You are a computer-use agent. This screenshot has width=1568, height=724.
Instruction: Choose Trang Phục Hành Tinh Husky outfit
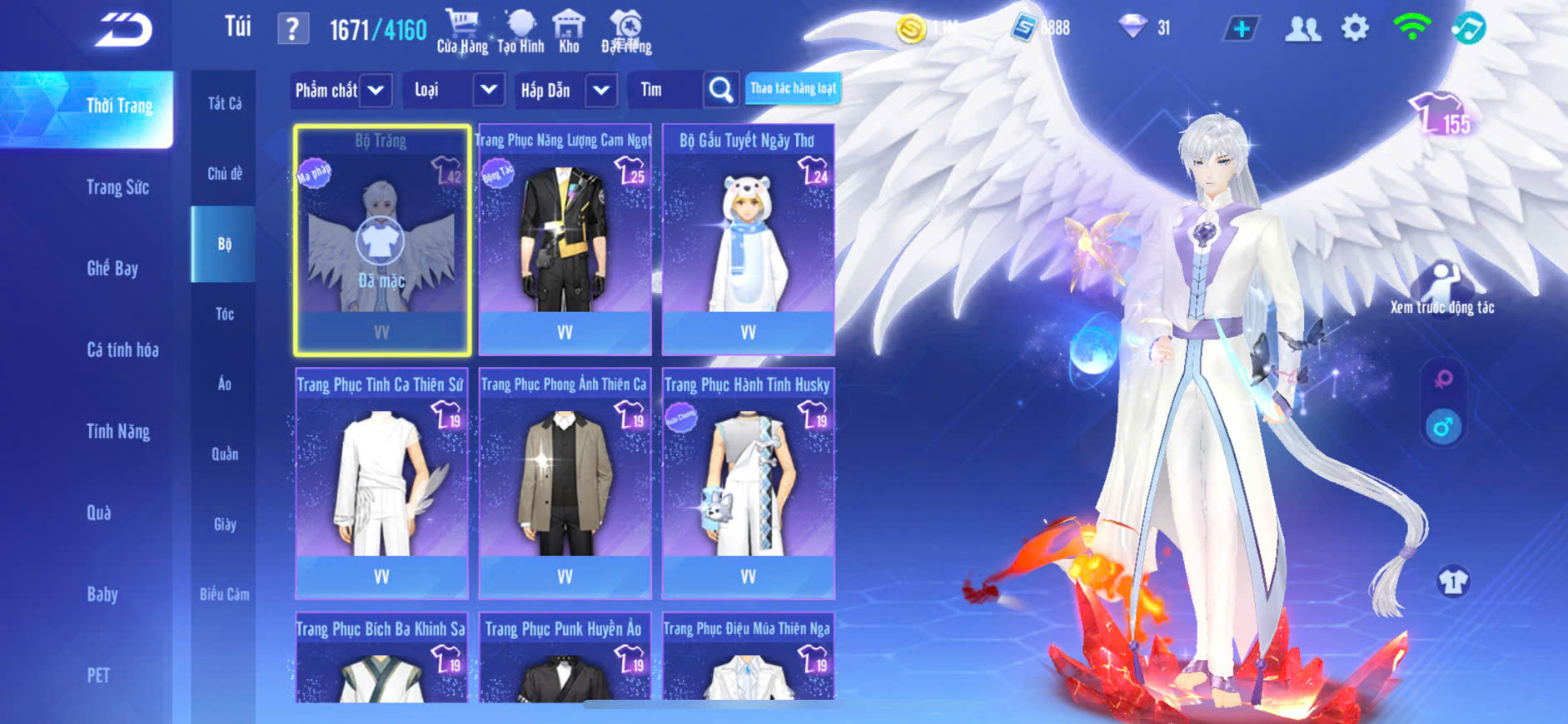(748, 483)
